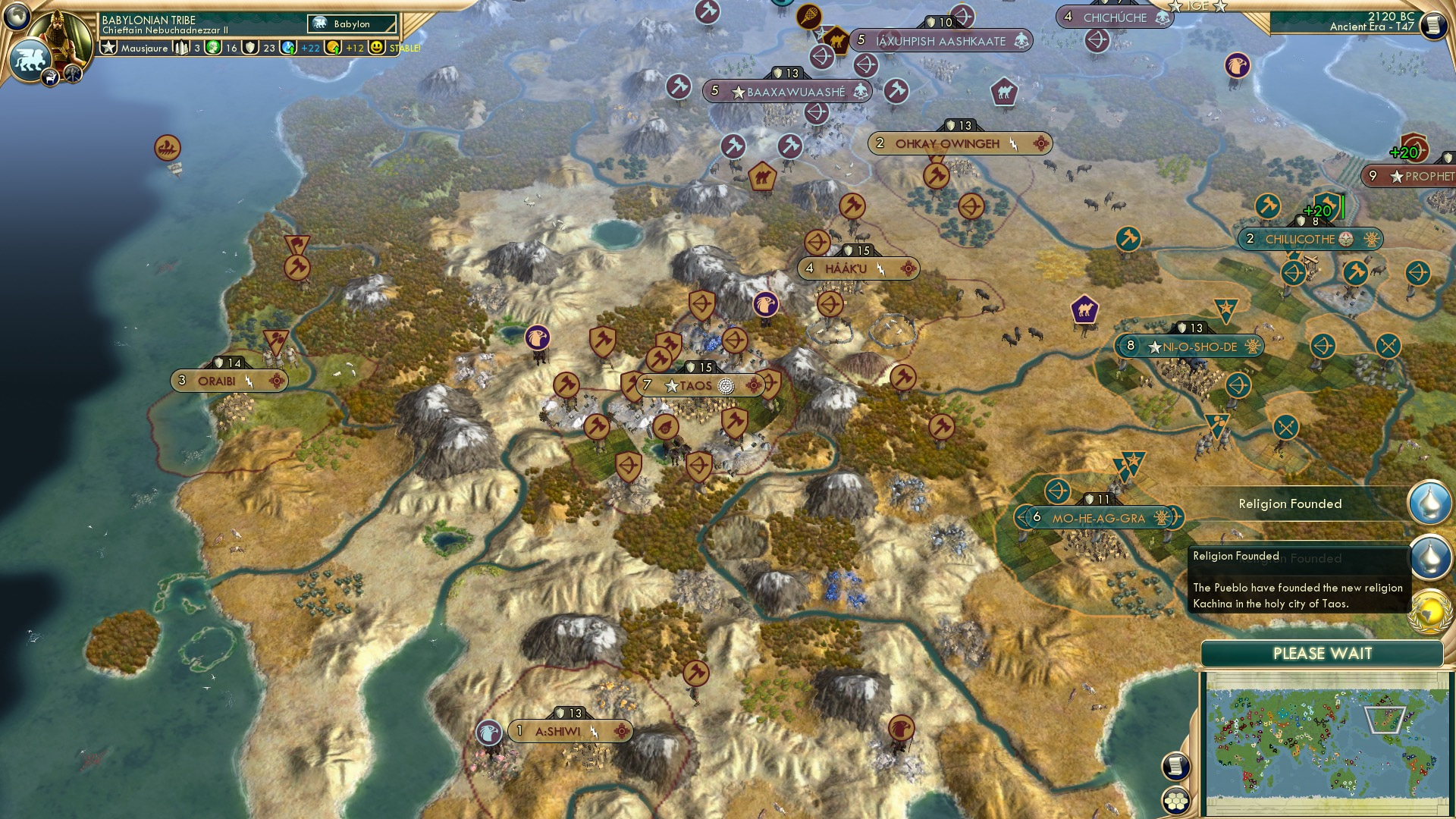Click the STABLE! happiness smiley icon
Screen dimensions: 1456x819
click(x=378, y=47)
